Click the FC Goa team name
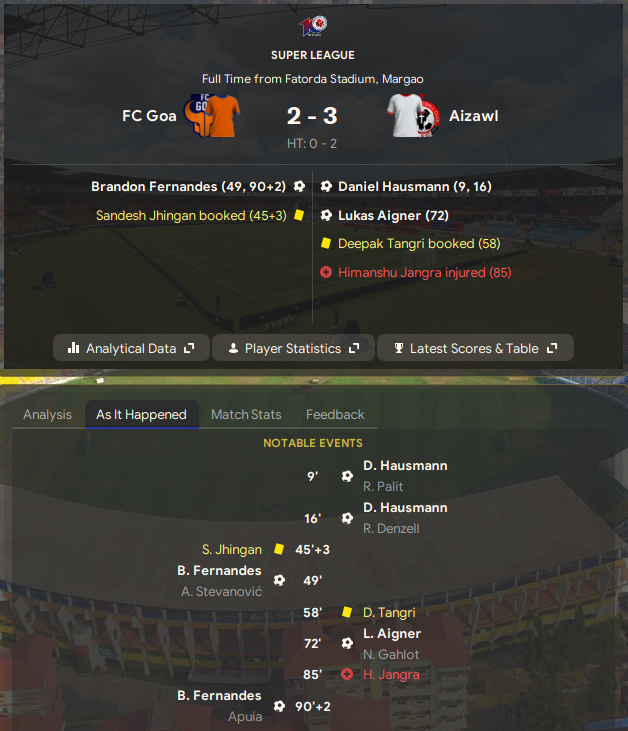Viewport: 628px width, 731px height. pyautogui.click(x=149, y=116)
